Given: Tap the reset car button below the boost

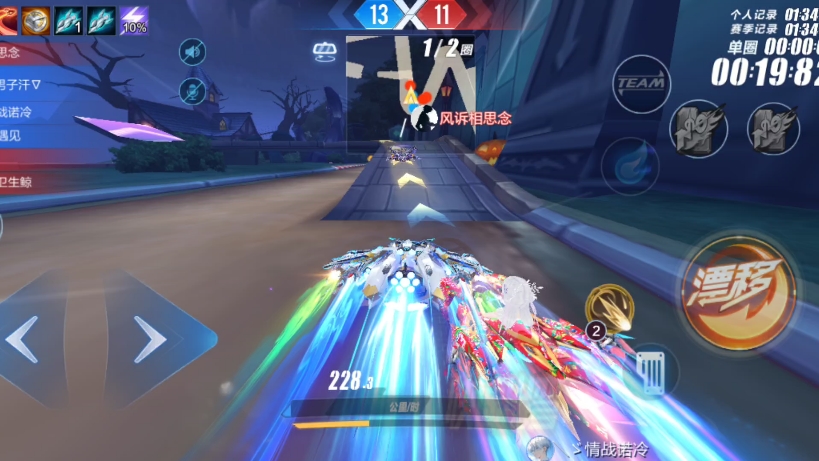Looking at the screenshot, I should (652, 372).
